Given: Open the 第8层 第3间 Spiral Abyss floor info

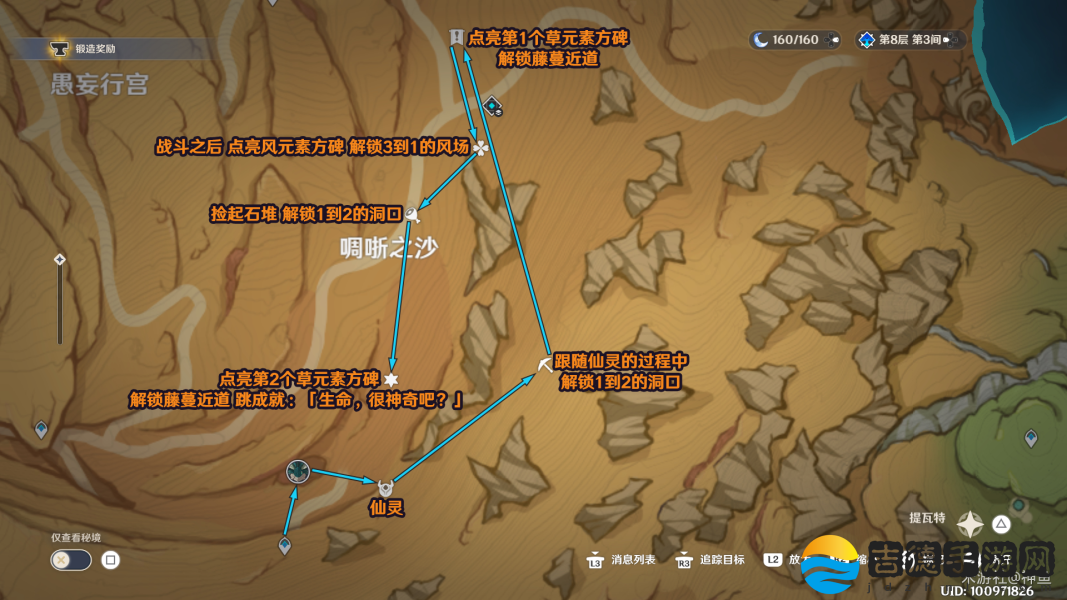Looking at the screenshot, I should pos(910,40).
